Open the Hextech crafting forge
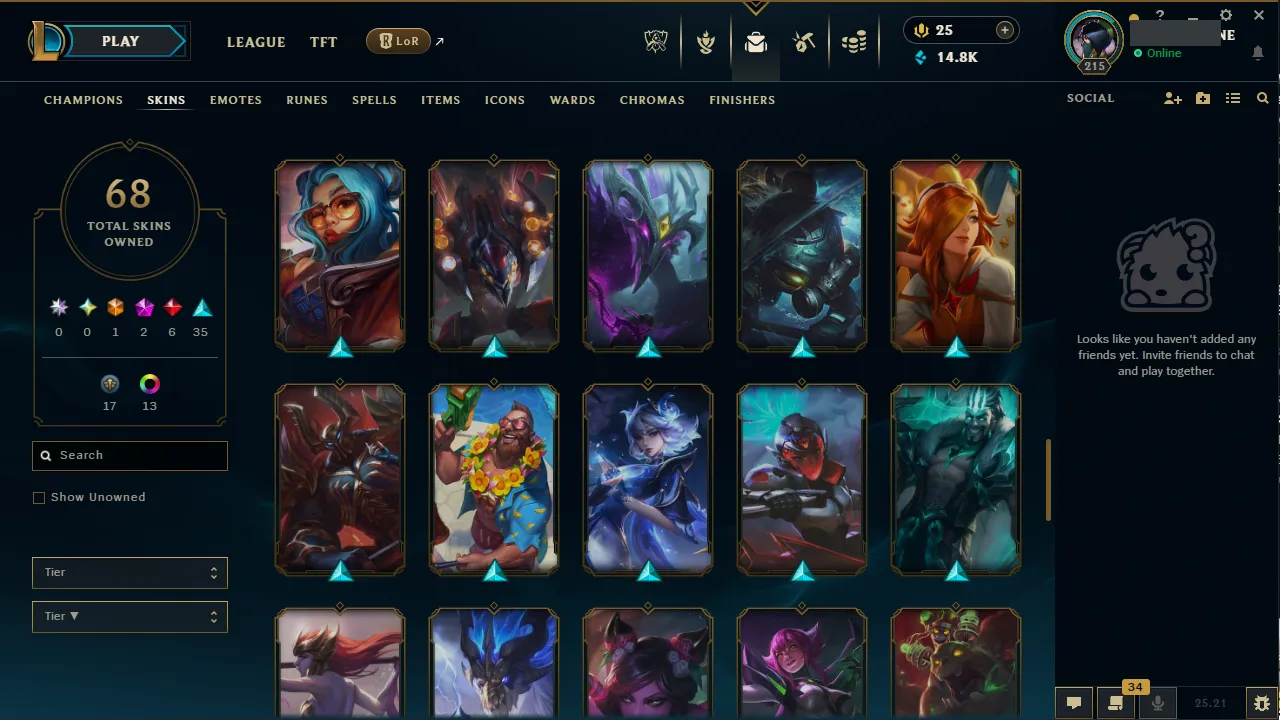Viewport: 1280px width, 720px height. coord(804,41)
